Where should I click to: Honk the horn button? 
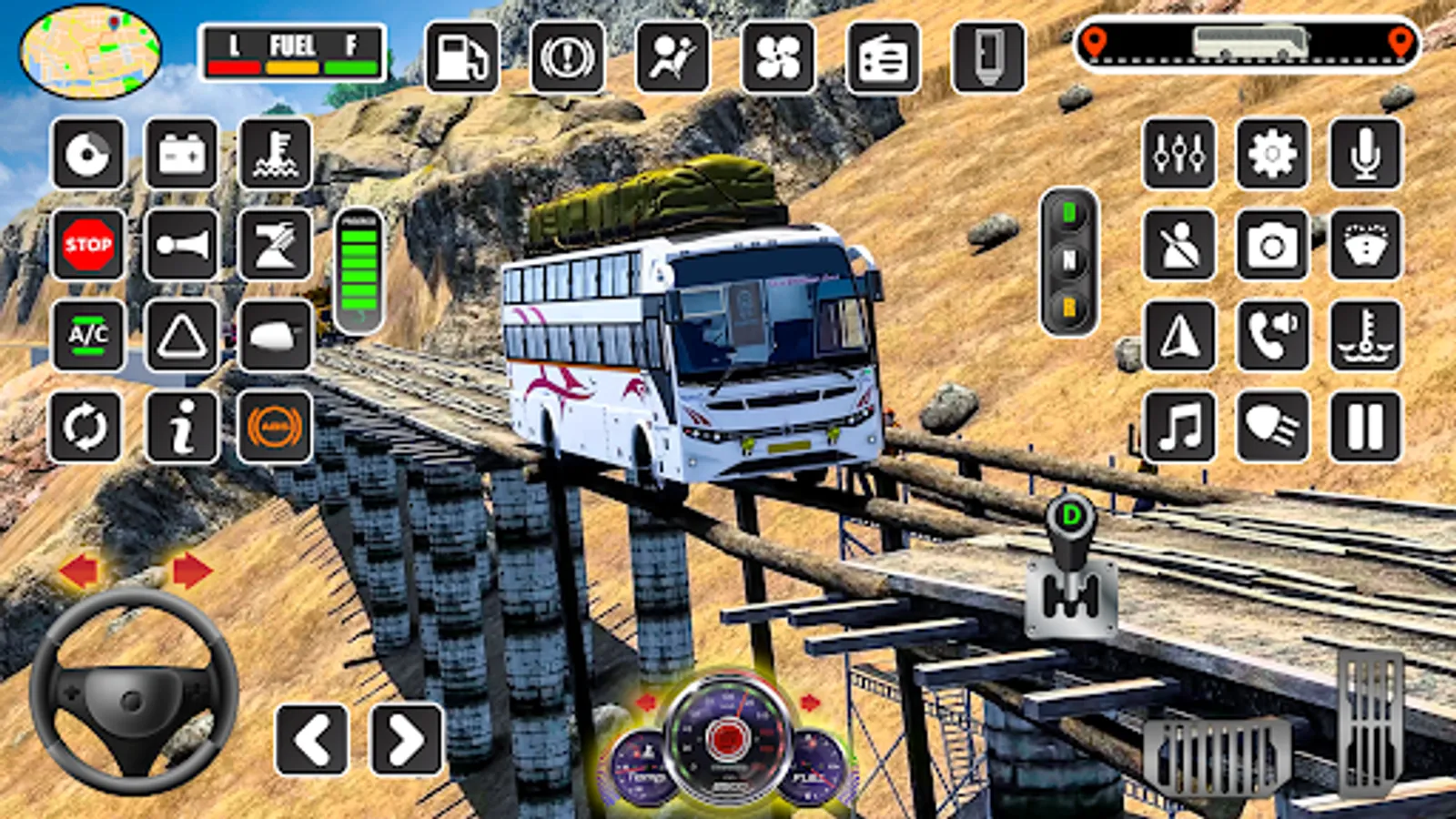[x=181, y=244]
